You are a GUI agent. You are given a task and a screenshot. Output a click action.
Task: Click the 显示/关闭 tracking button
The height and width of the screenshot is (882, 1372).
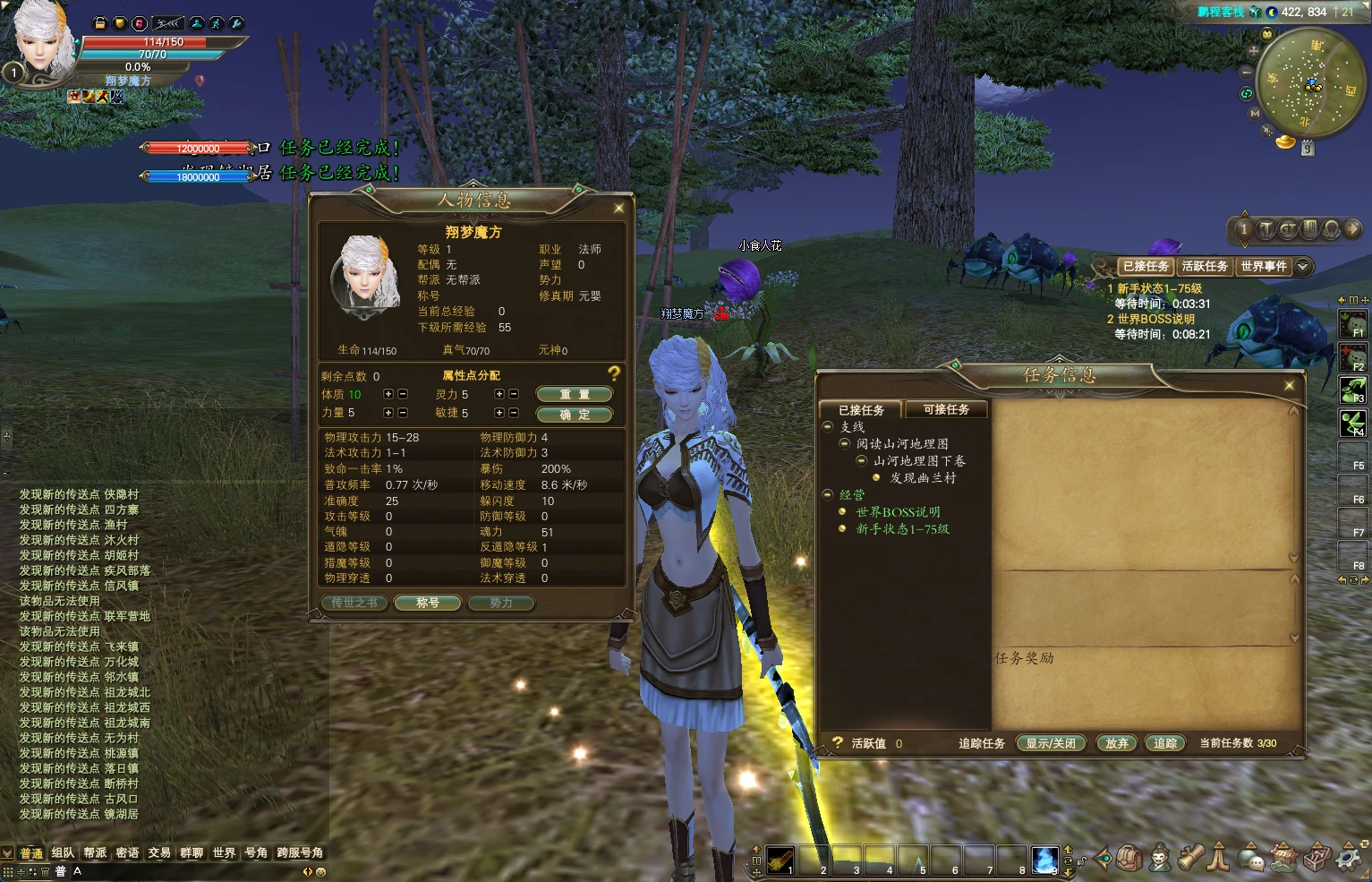[x=1051, y=743]
